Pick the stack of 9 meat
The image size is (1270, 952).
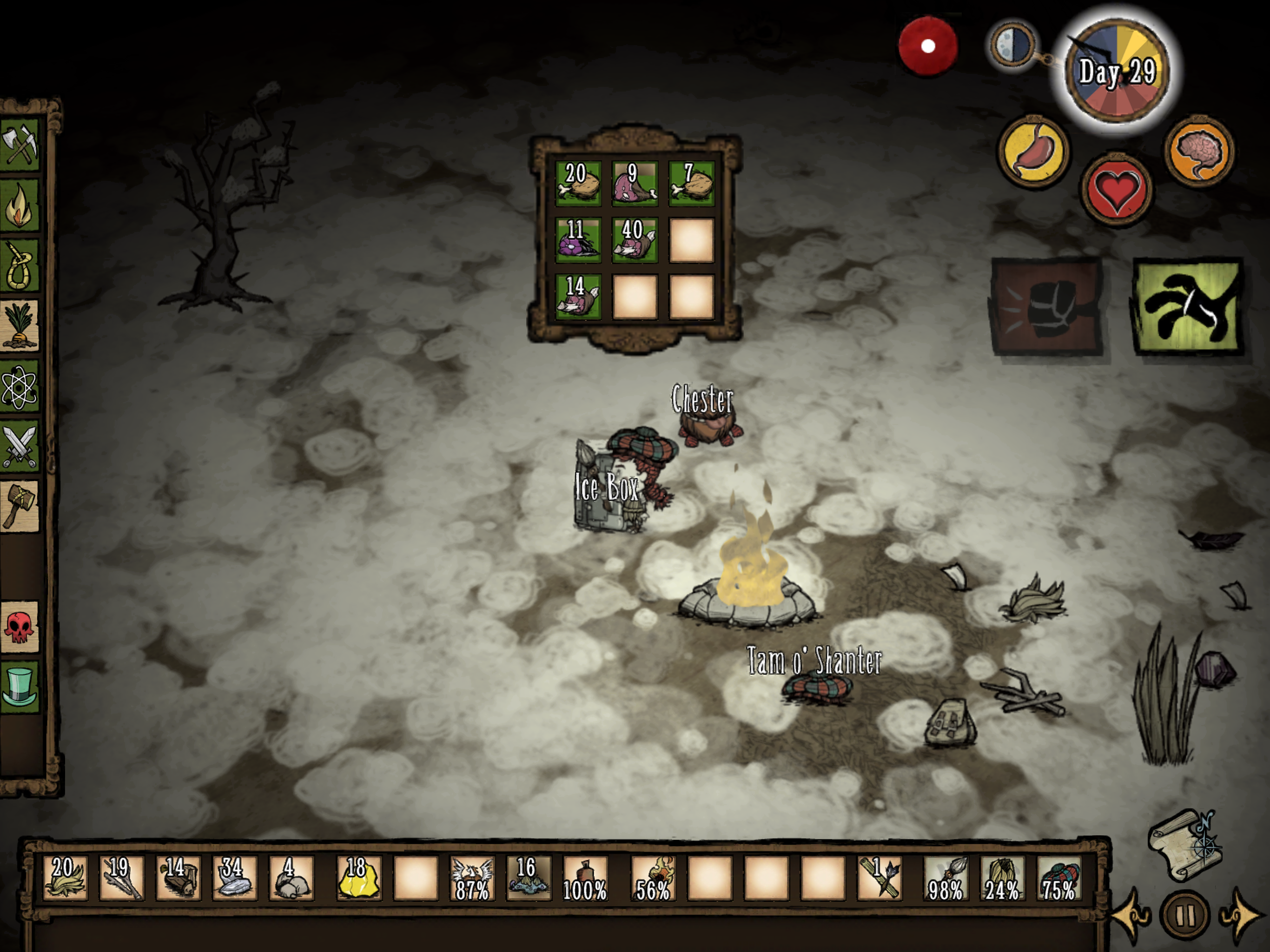click(635, 183)
